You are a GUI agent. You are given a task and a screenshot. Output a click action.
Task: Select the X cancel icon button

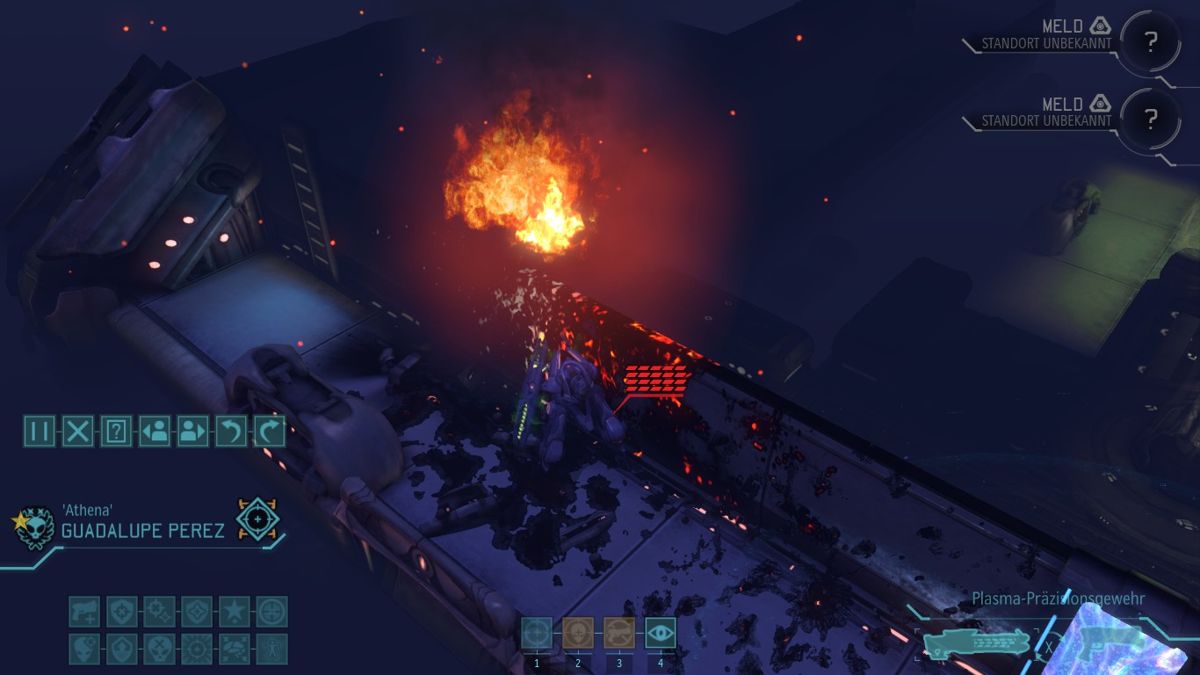tap(77, 431)
